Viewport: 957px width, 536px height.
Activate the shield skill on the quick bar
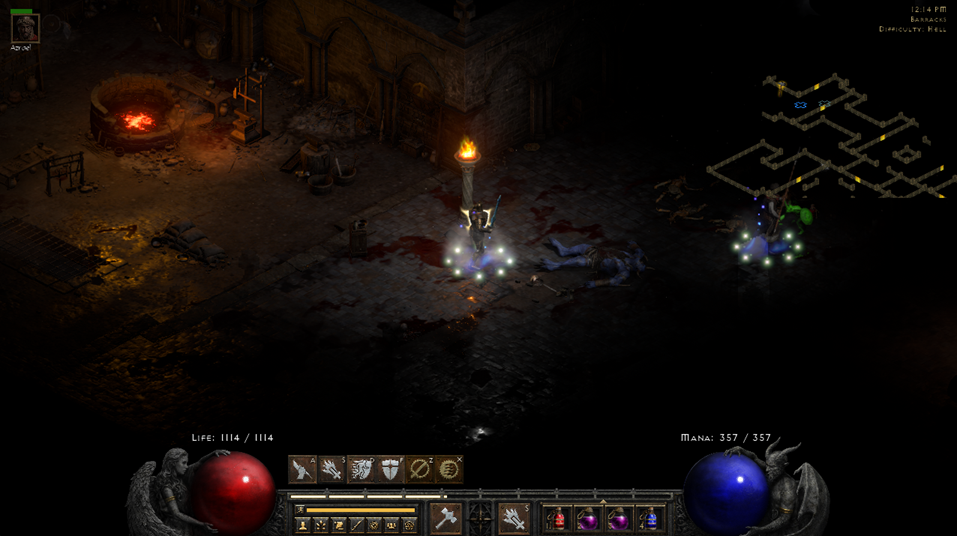(x=391, y=469)
